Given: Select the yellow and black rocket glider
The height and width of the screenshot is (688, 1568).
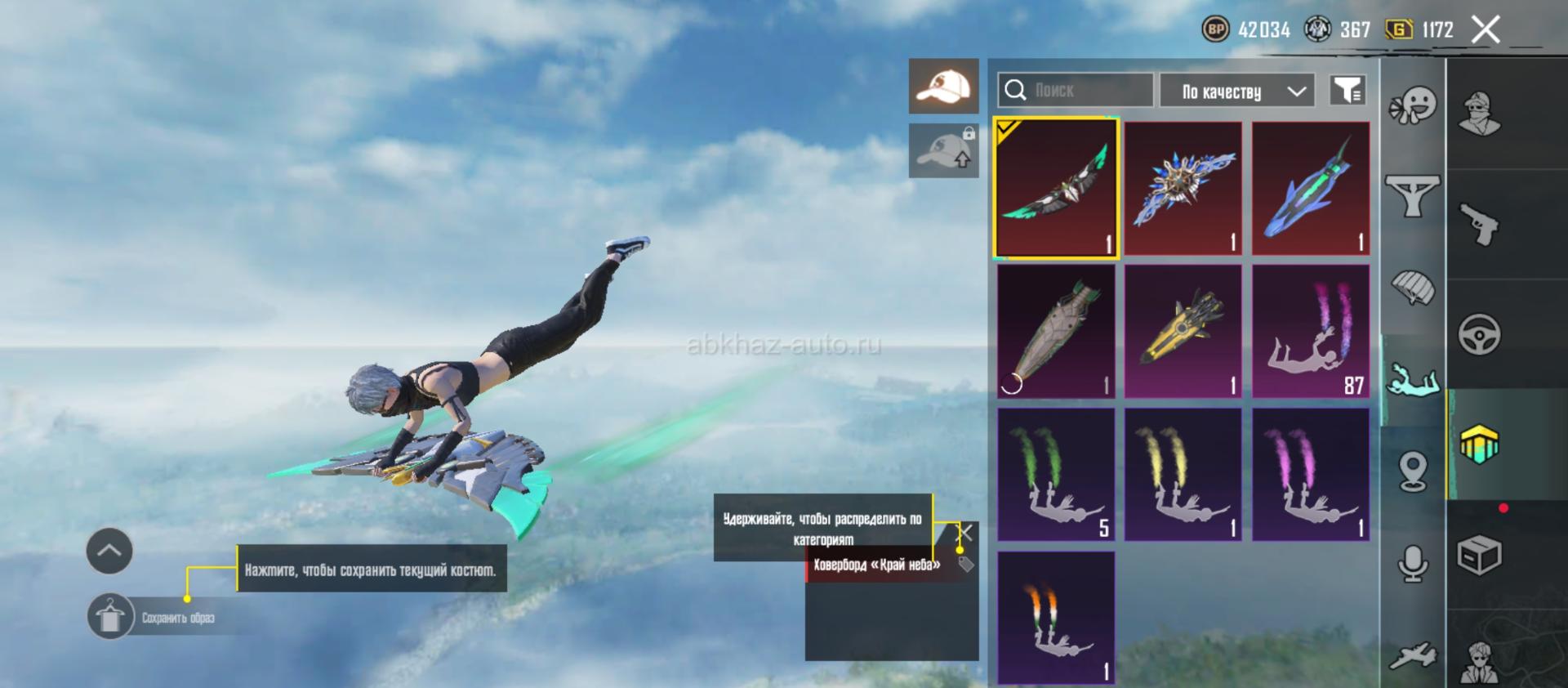Looking at the screenshot, I should pos(1183,332).
